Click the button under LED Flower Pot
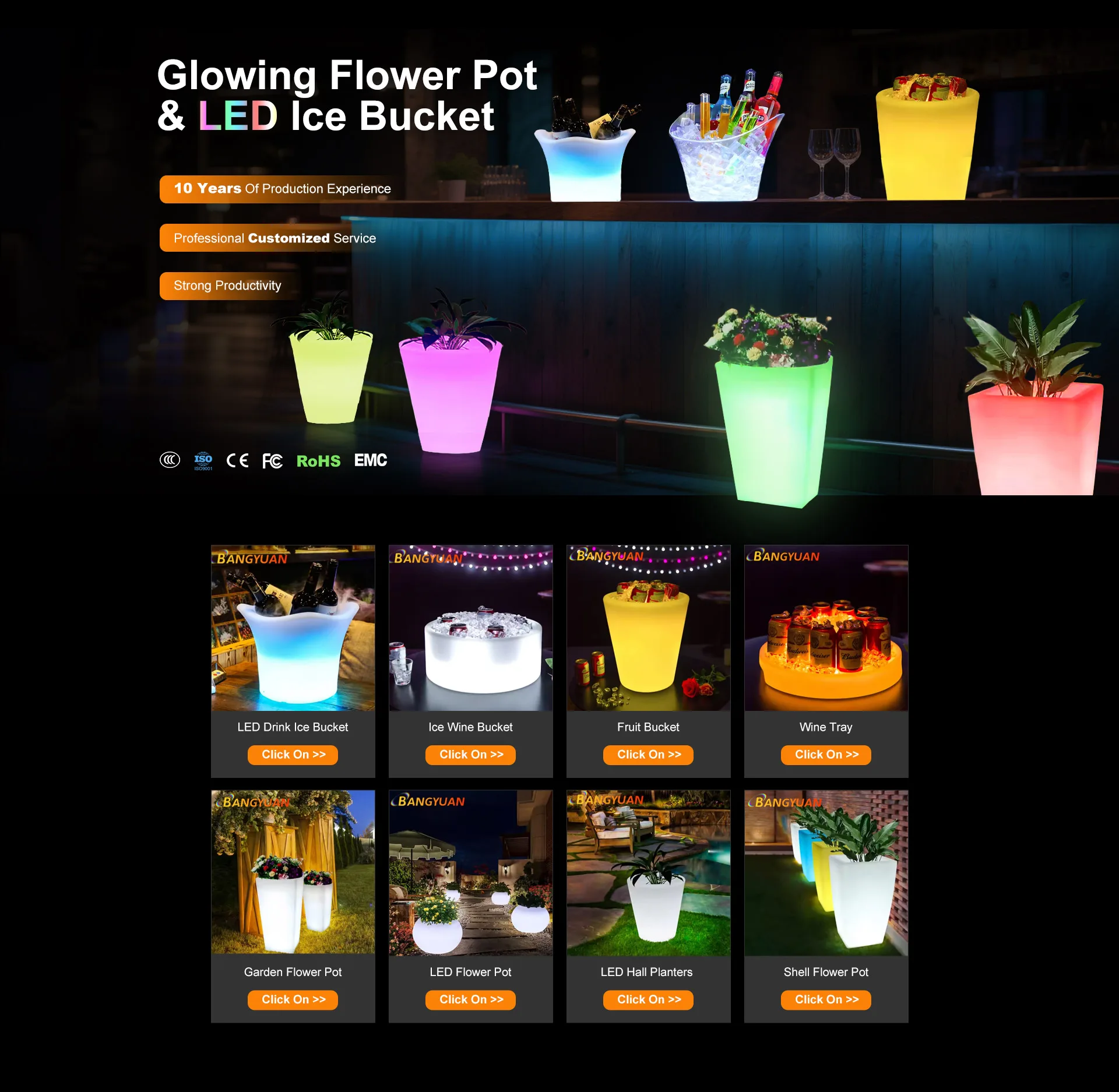 [470, 999]
